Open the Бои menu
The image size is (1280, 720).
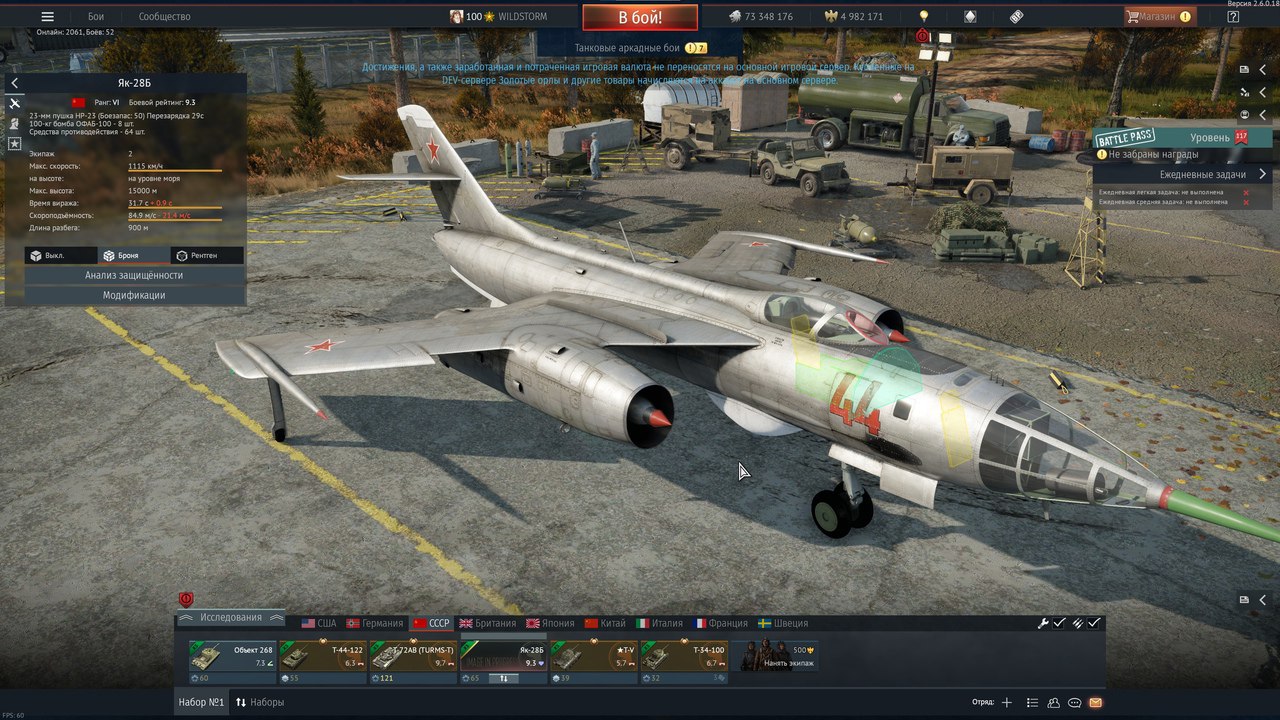96,17
